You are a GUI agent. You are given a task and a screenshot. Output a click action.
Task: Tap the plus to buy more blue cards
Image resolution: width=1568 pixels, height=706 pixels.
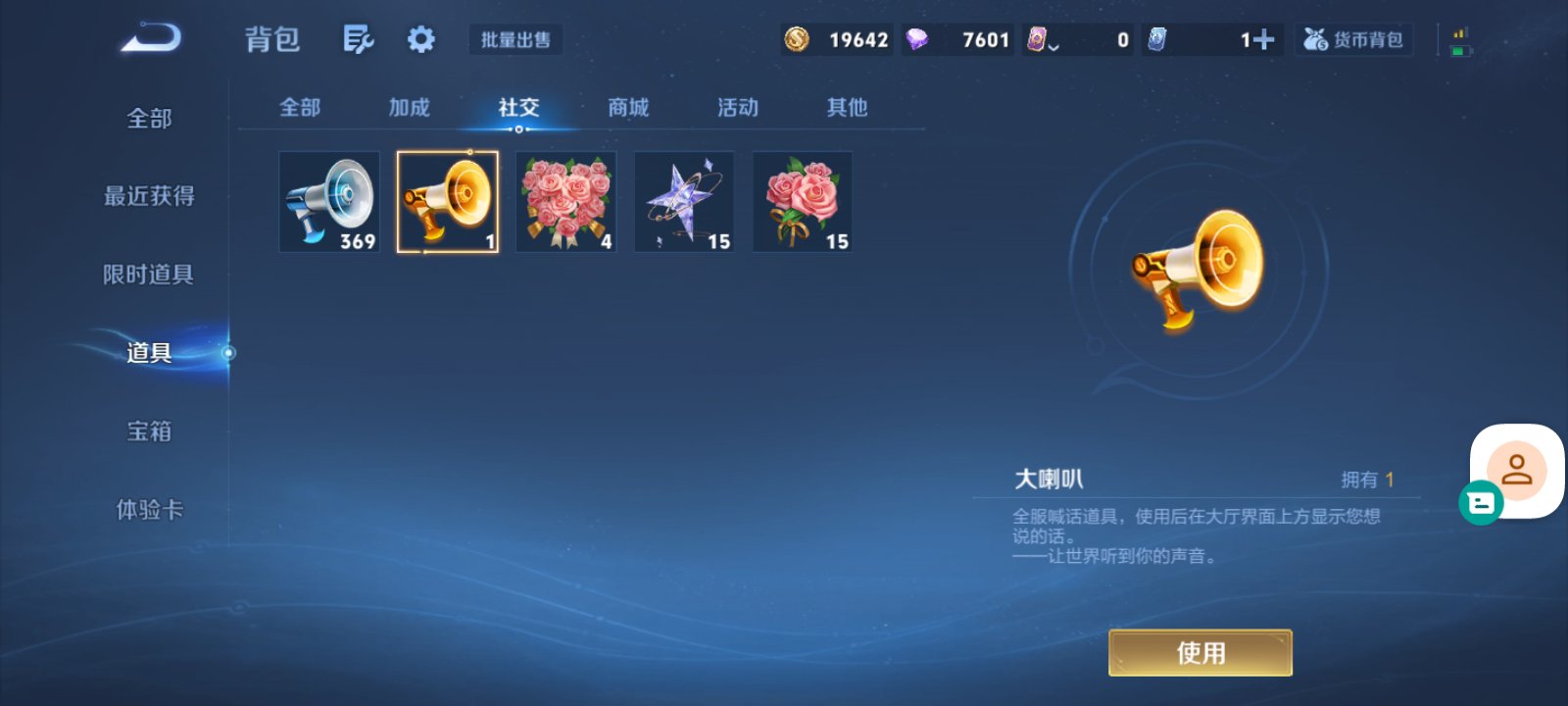(x=1265, y=39)
